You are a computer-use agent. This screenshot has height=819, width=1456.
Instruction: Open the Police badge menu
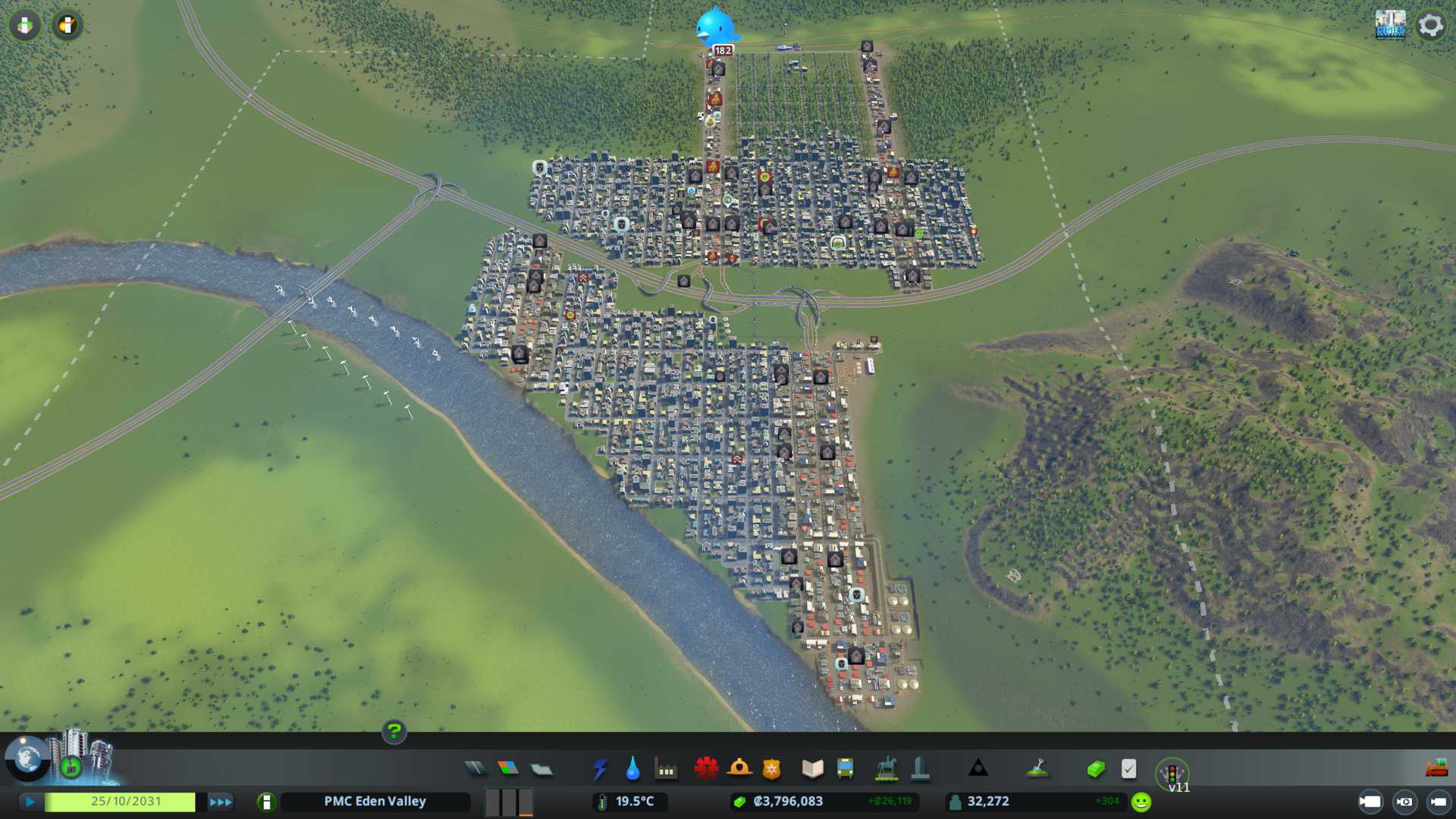coord(771,769)
